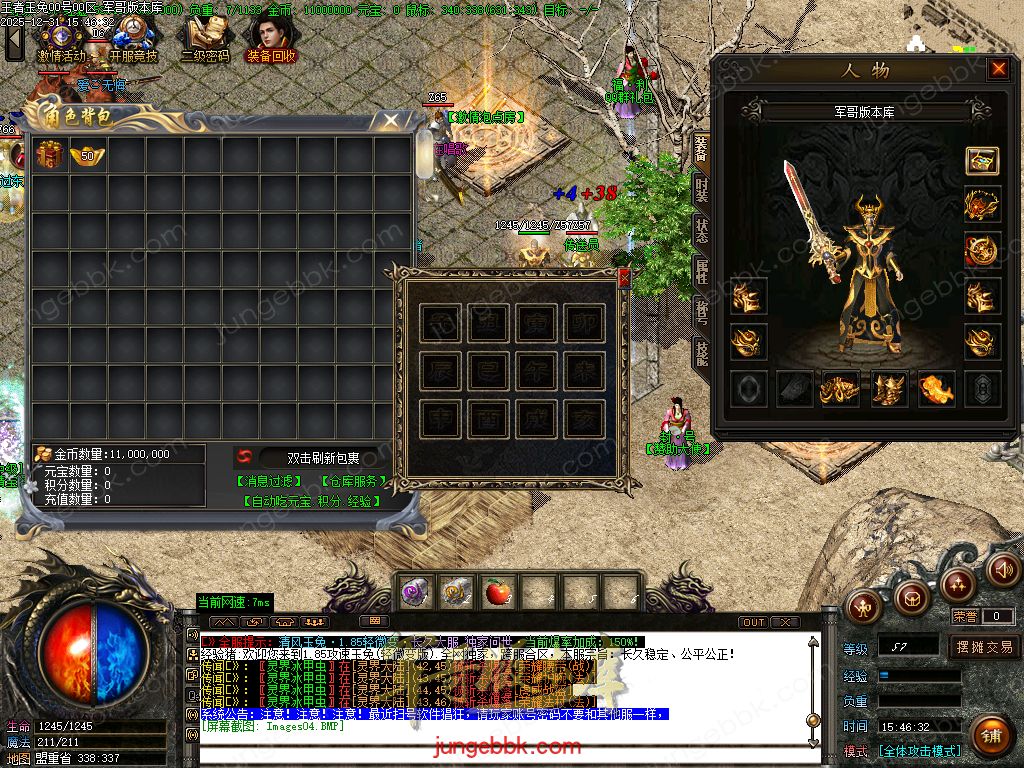Screen dimensions: 1024x768
Task: Open the 技能 skills tab
Action: [701, 351]
